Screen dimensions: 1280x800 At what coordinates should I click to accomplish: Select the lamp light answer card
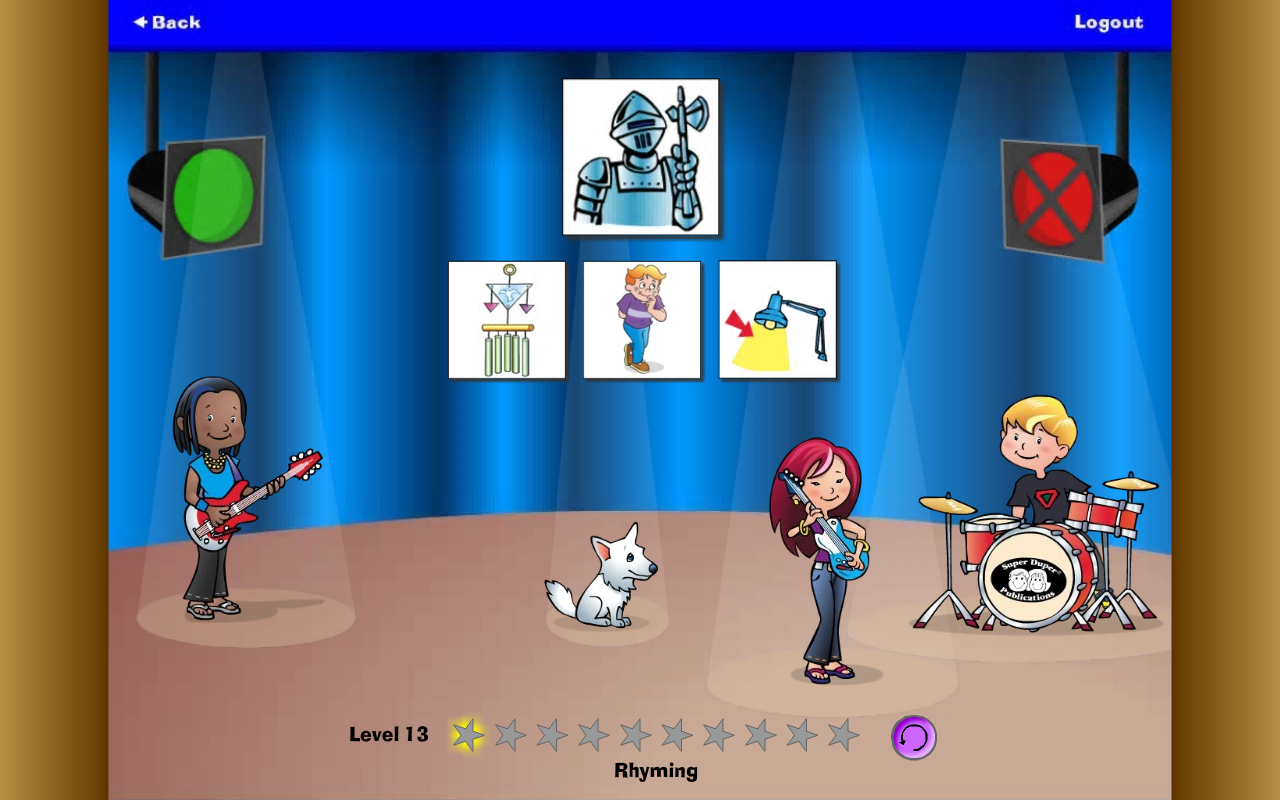tap(777, 319)
